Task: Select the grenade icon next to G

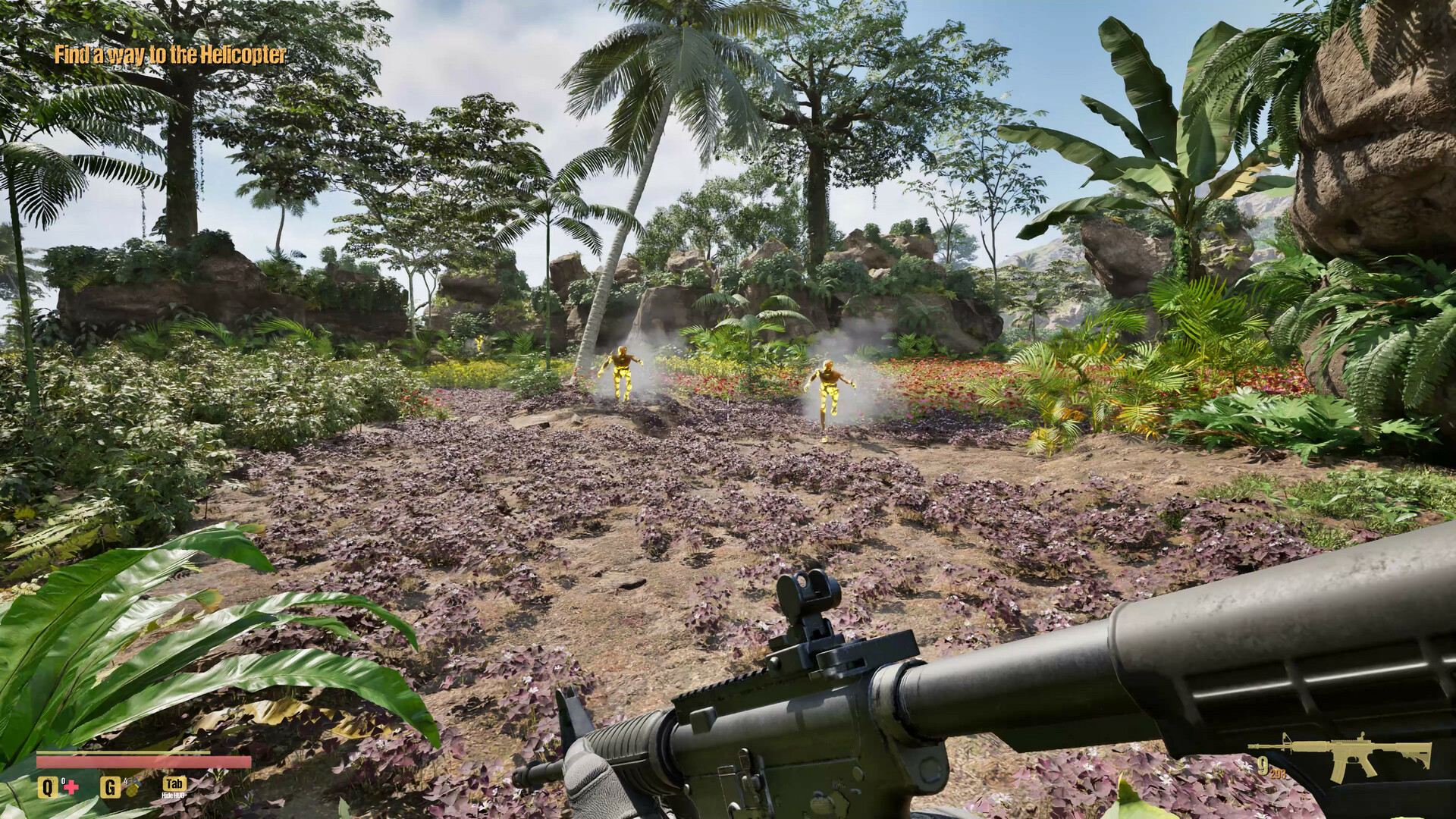Action: [133, 789]
